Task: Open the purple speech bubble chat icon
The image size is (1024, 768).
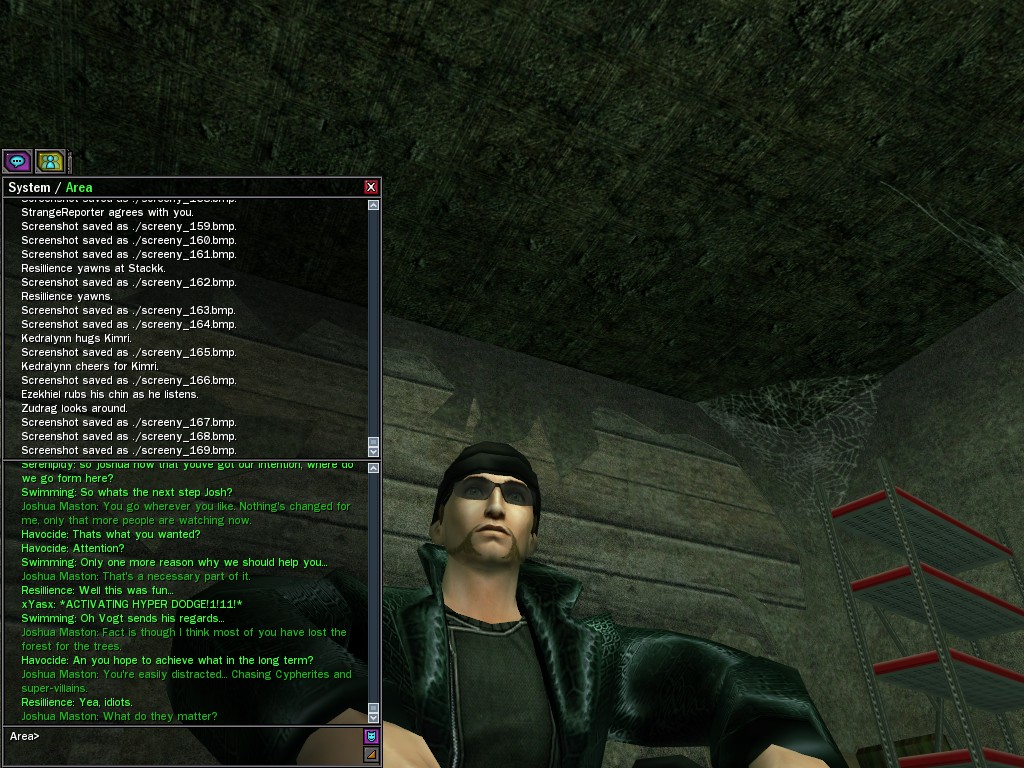Action: pyautogui.click(x=17, y=160)
